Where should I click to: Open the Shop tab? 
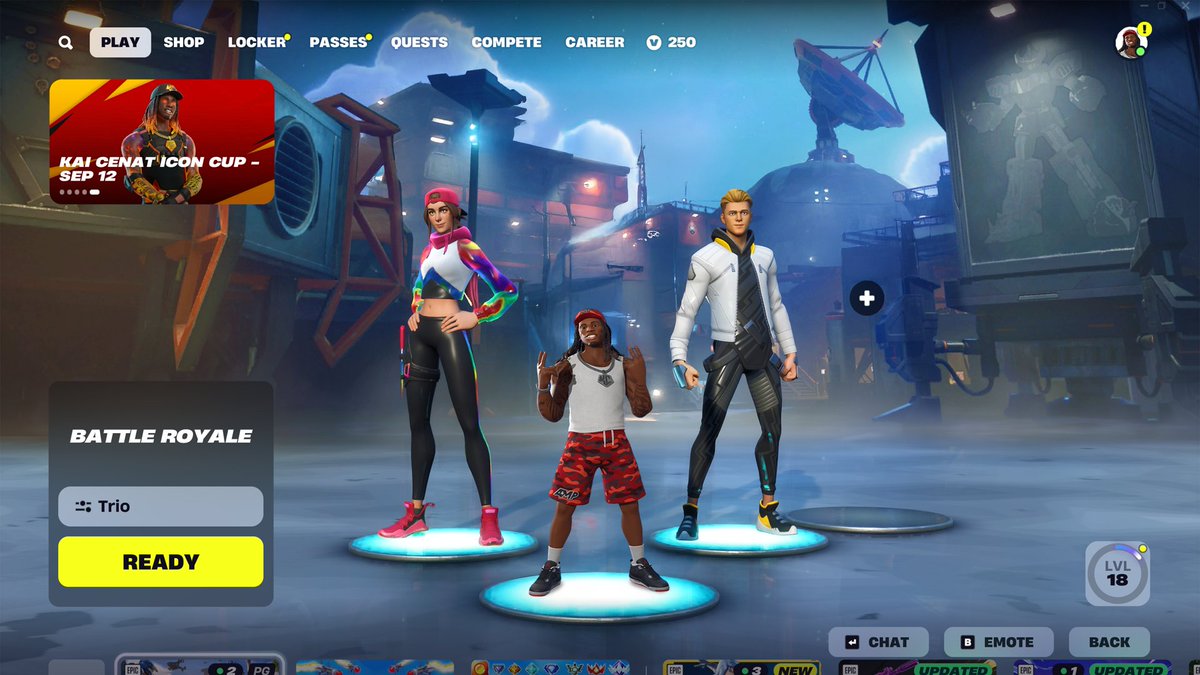click(184, 42)
